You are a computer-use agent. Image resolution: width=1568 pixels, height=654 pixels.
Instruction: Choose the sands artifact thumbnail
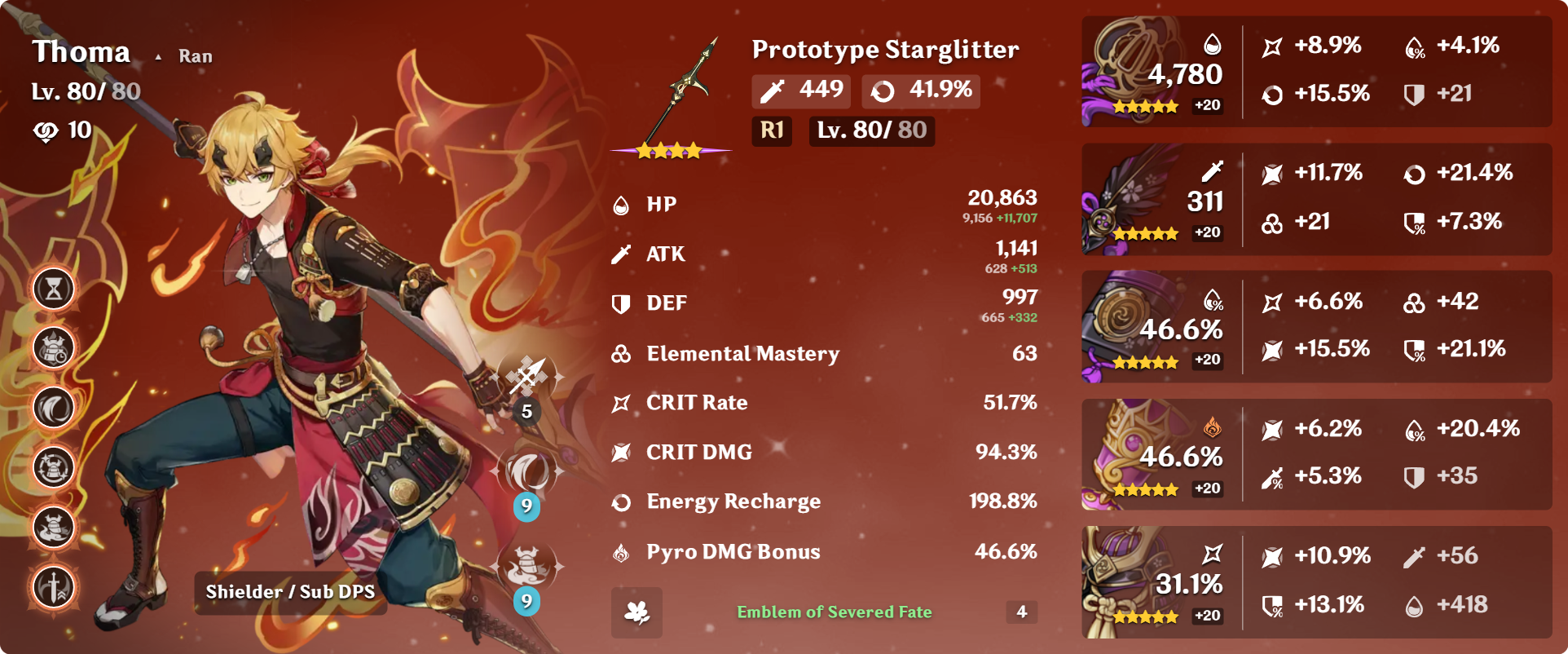pos(1133,326)
